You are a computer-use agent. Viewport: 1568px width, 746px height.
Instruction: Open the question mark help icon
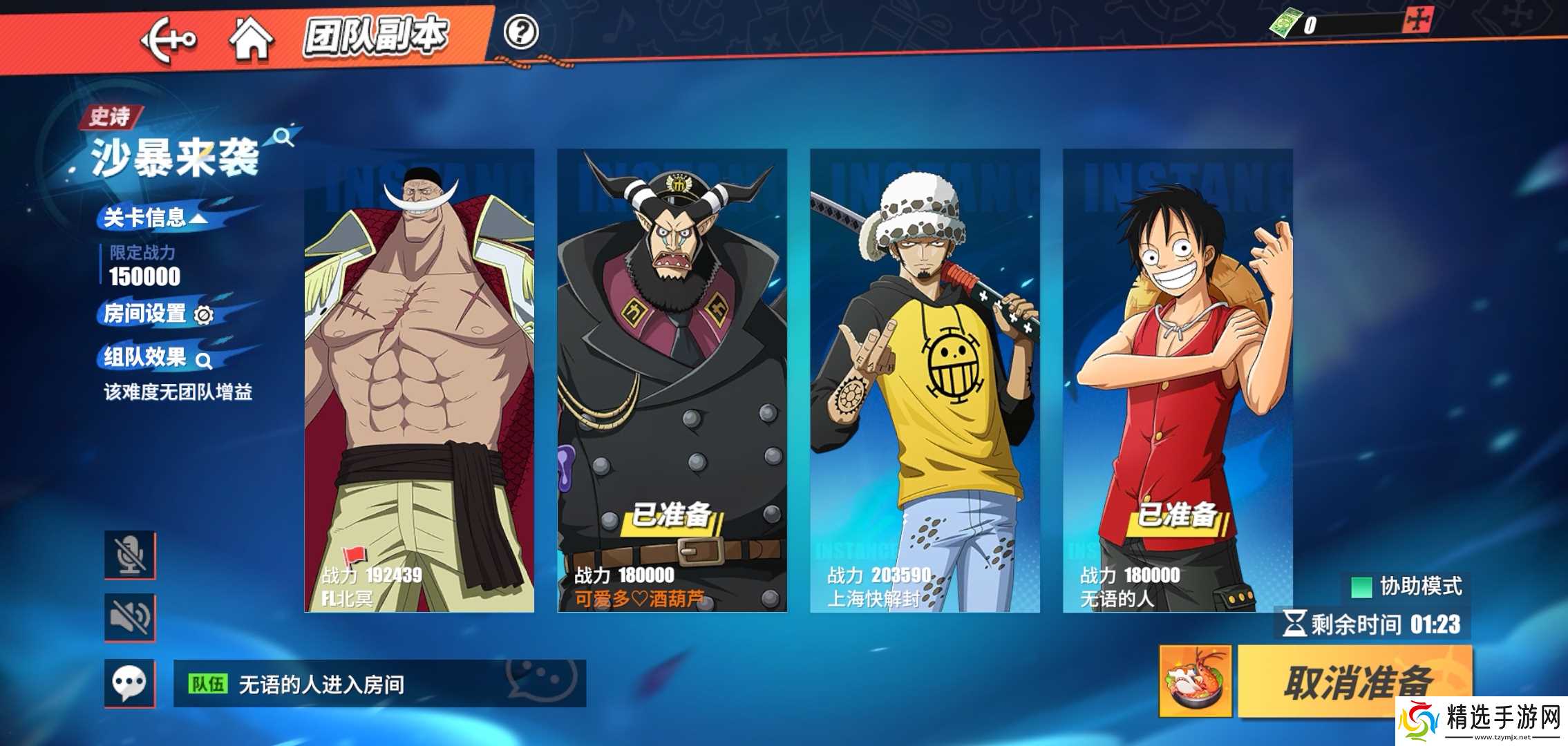pyautogui.click(x=520, y=32)
